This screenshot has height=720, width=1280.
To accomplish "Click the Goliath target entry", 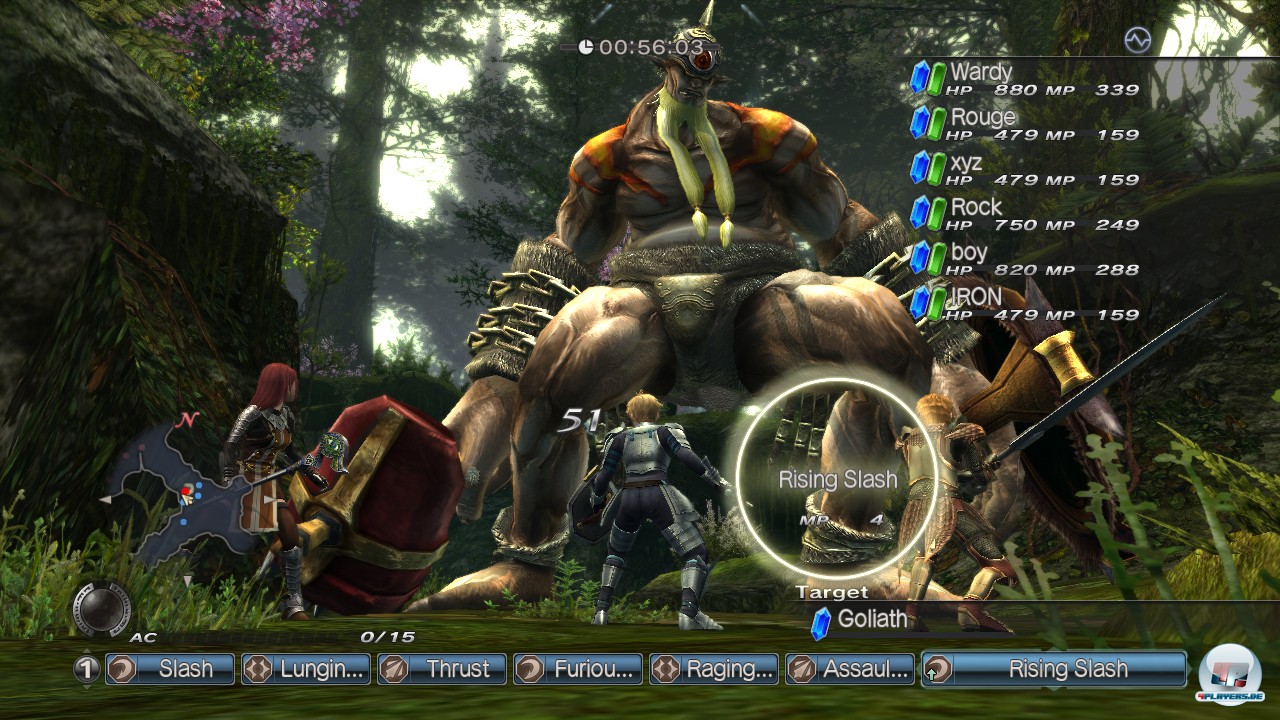I will click(x=870, y=620).
